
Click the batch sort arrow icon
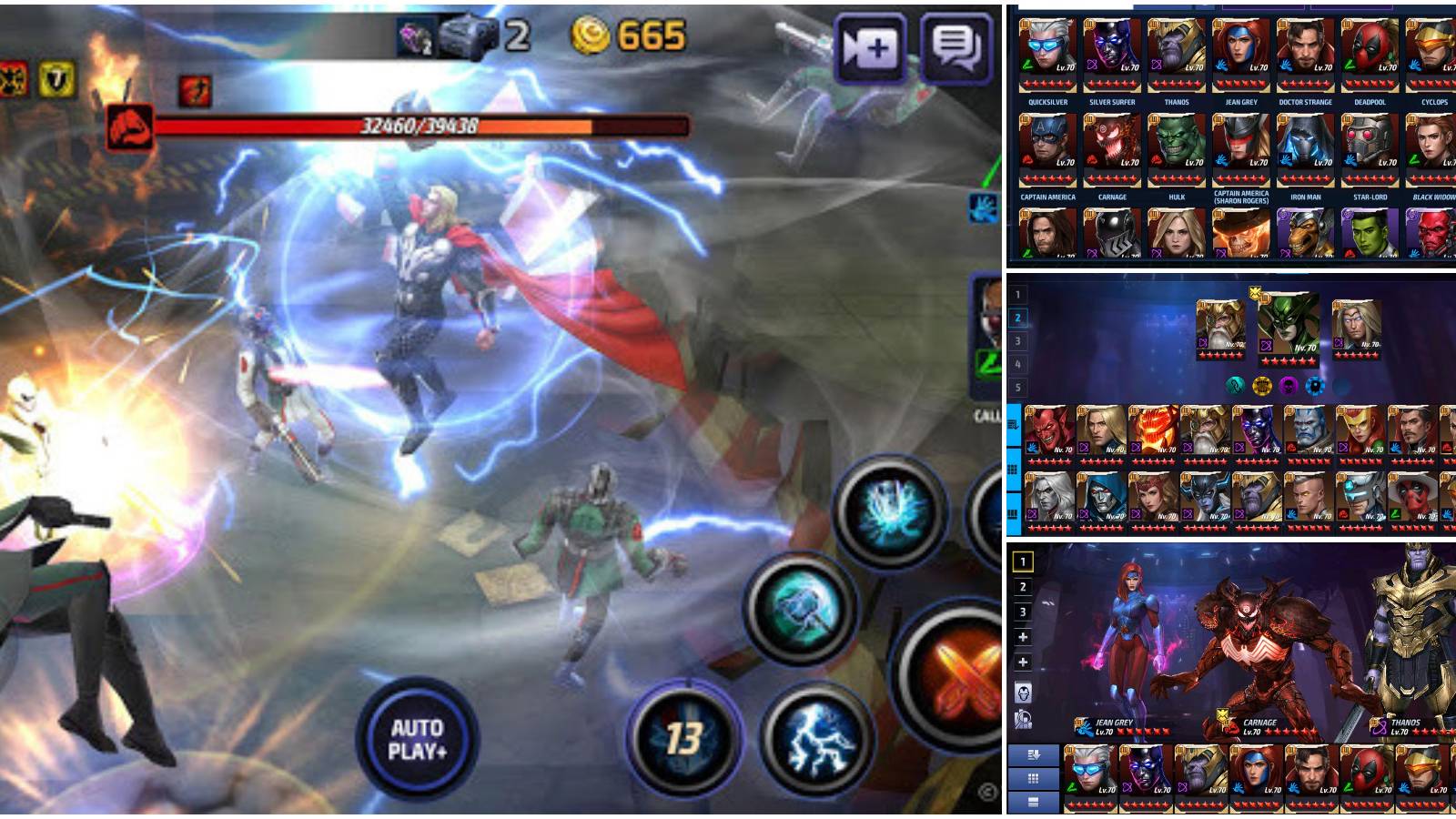1035,755
